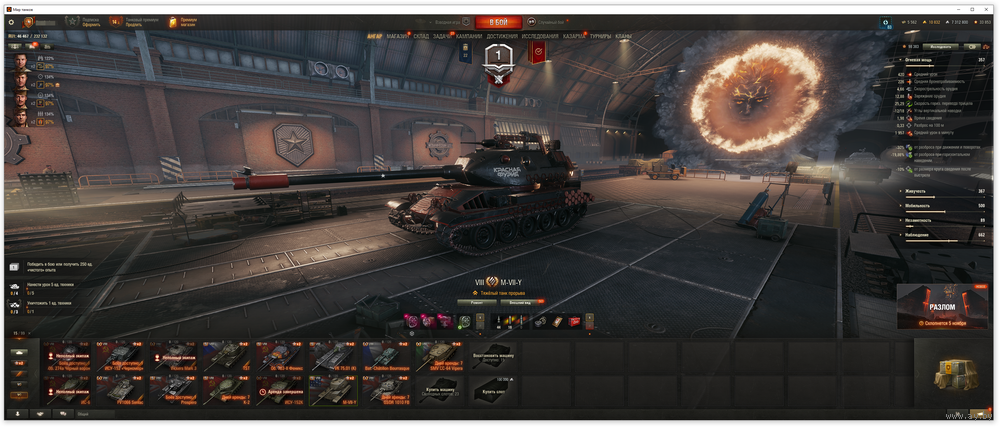Open the «Восстановить машину» tile
Screen dimensions: 1000x427
click(493, 357)
